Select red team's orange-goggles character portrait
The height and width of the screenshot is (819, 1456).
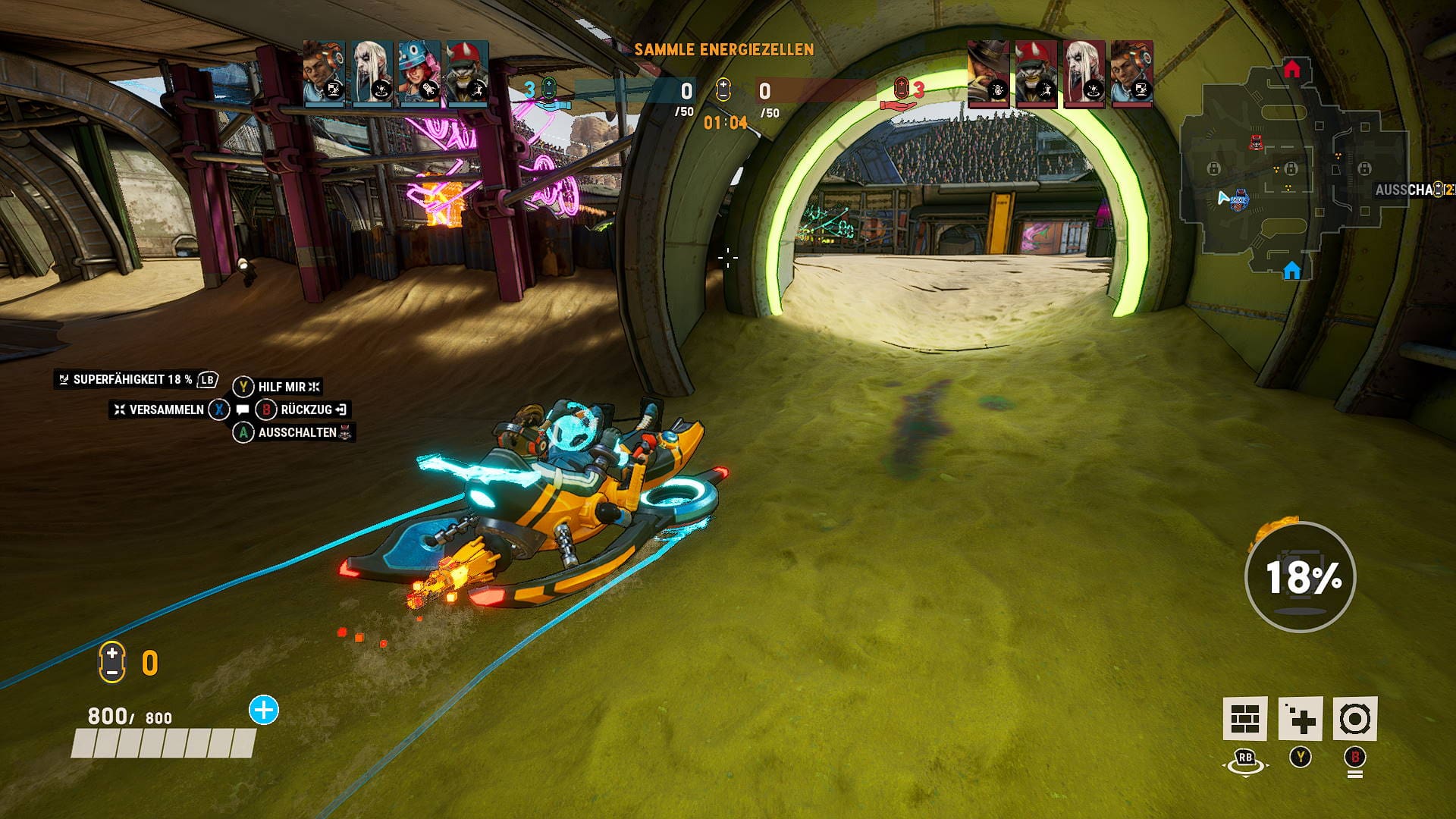click(x=1131, y=74)
